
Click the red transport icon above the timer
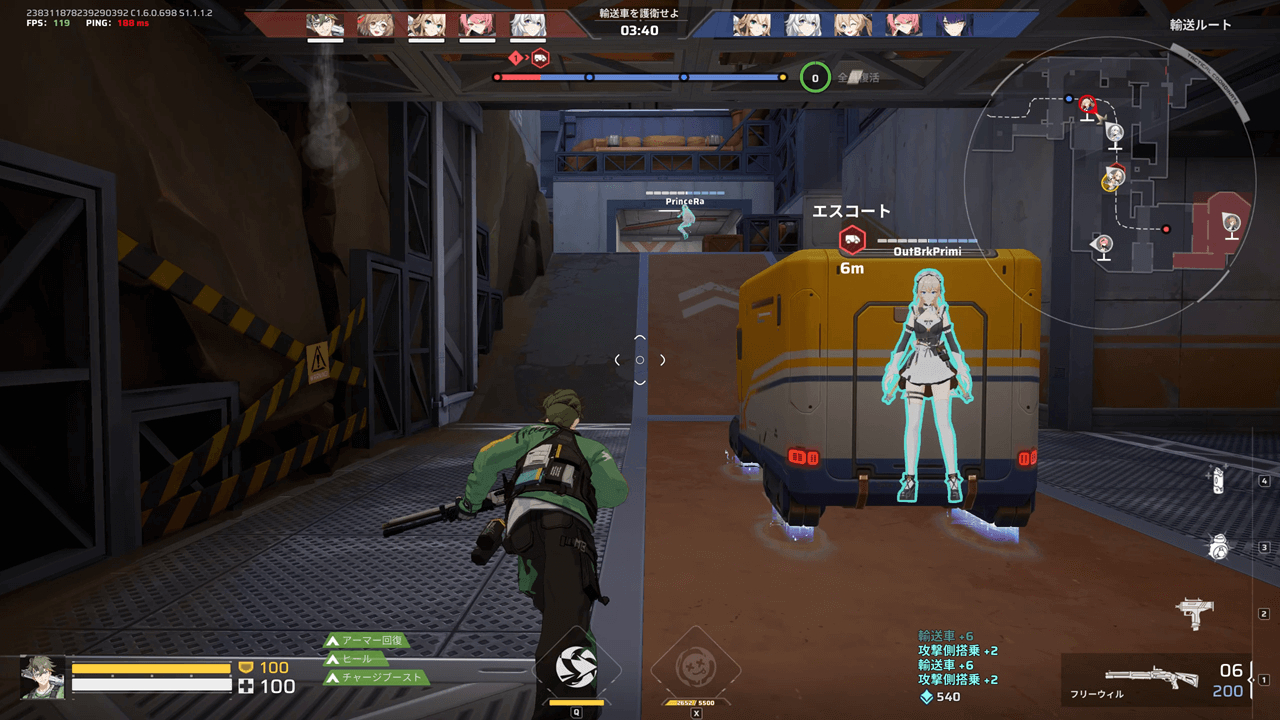[539, 59]
